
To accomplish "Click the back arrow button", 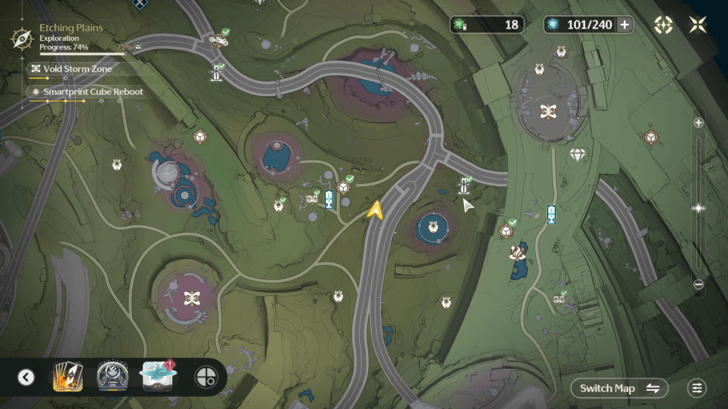I will click(x=26, y=377).
